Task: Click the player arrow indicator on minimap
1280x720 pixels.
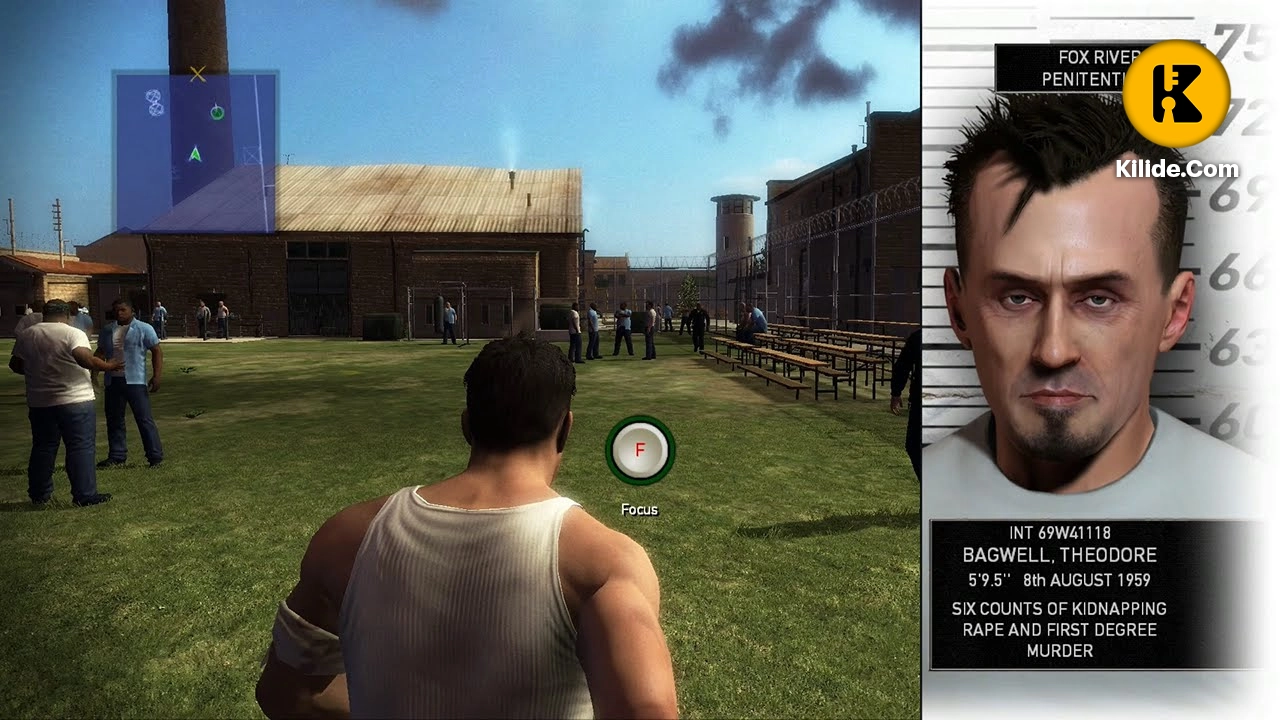Action: point(196,152)
